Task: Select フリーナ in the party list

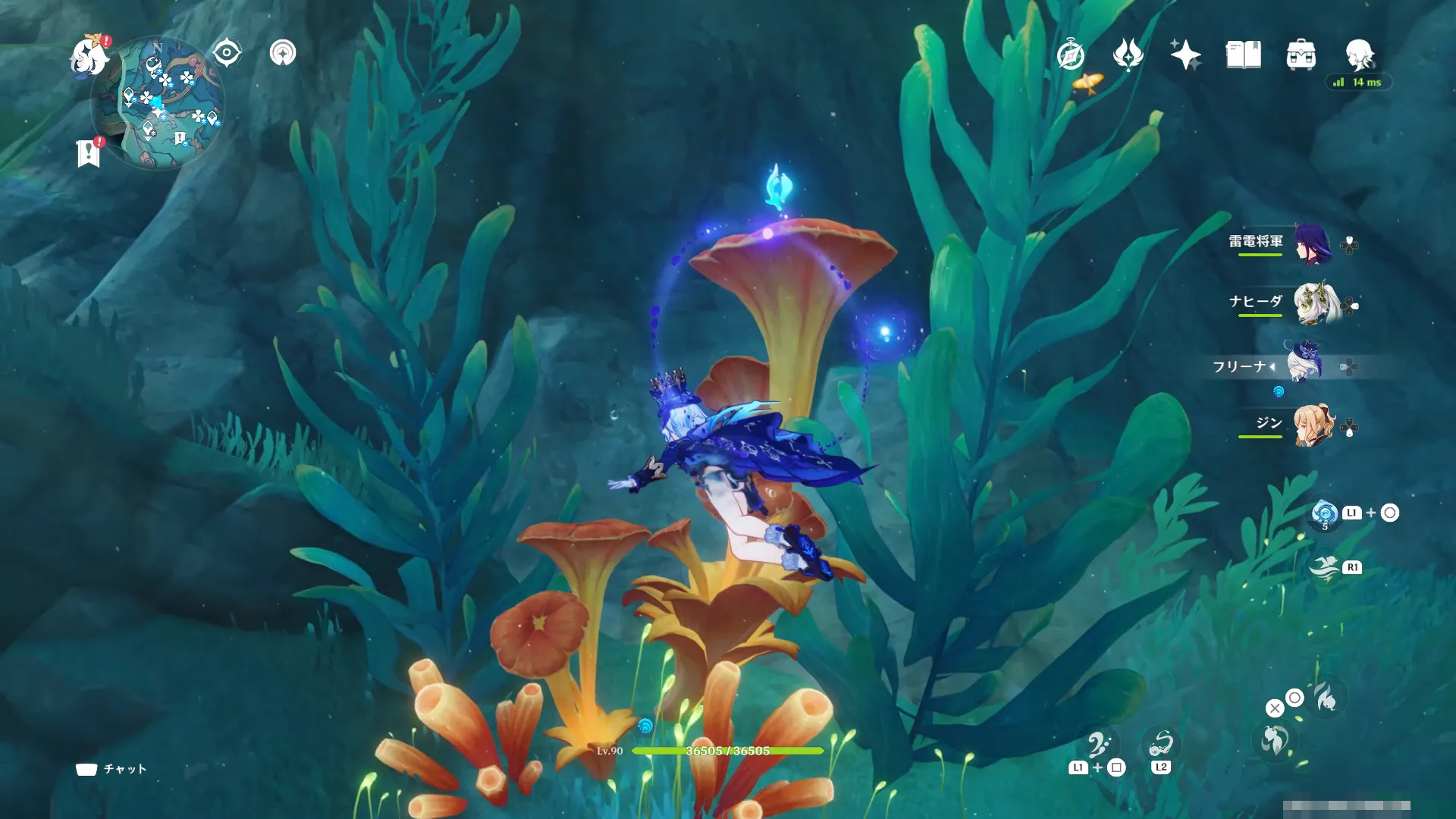Action: pos(1304,362)
